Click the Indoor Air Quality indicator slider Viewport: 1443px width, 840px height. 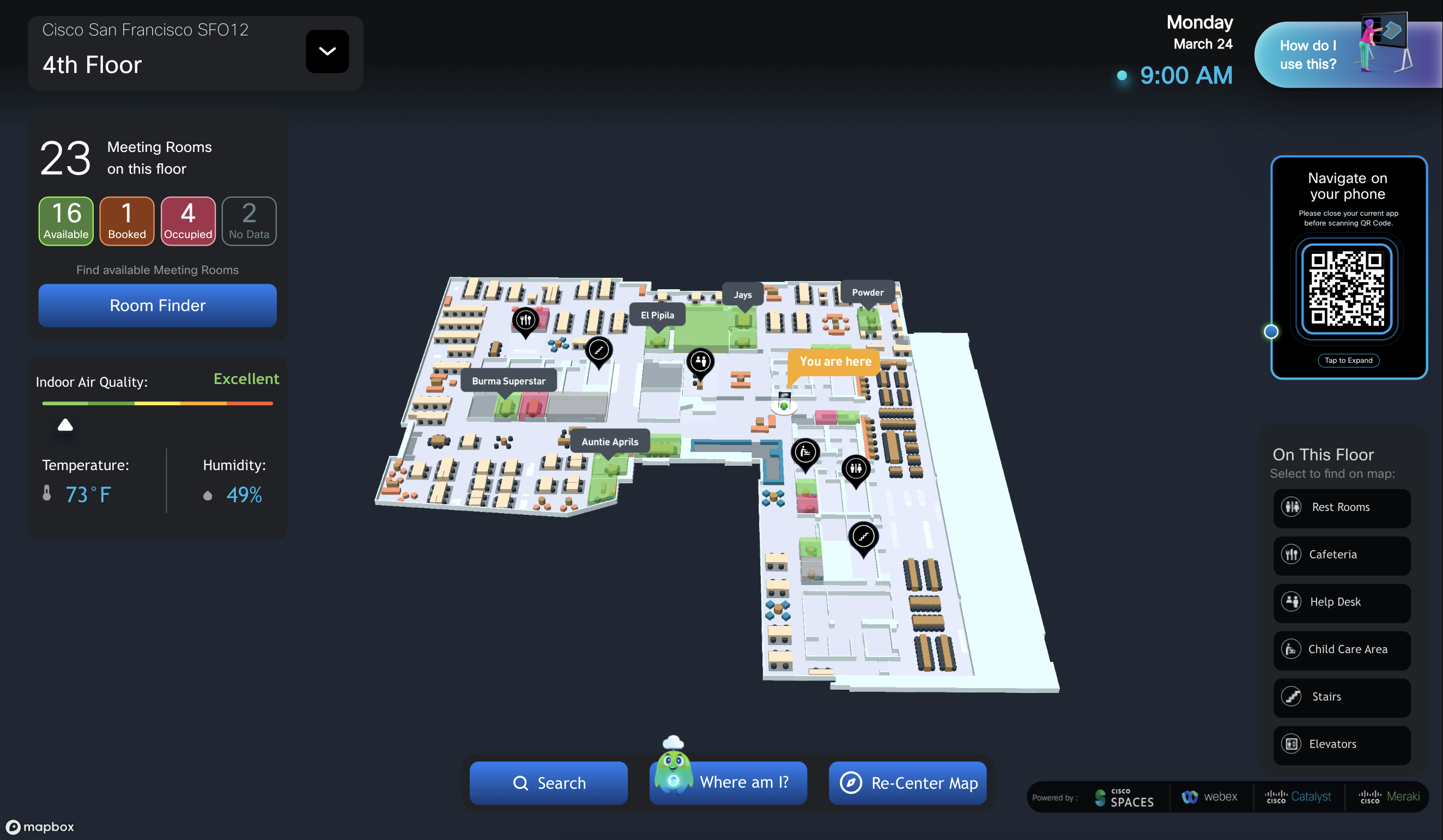65,424
